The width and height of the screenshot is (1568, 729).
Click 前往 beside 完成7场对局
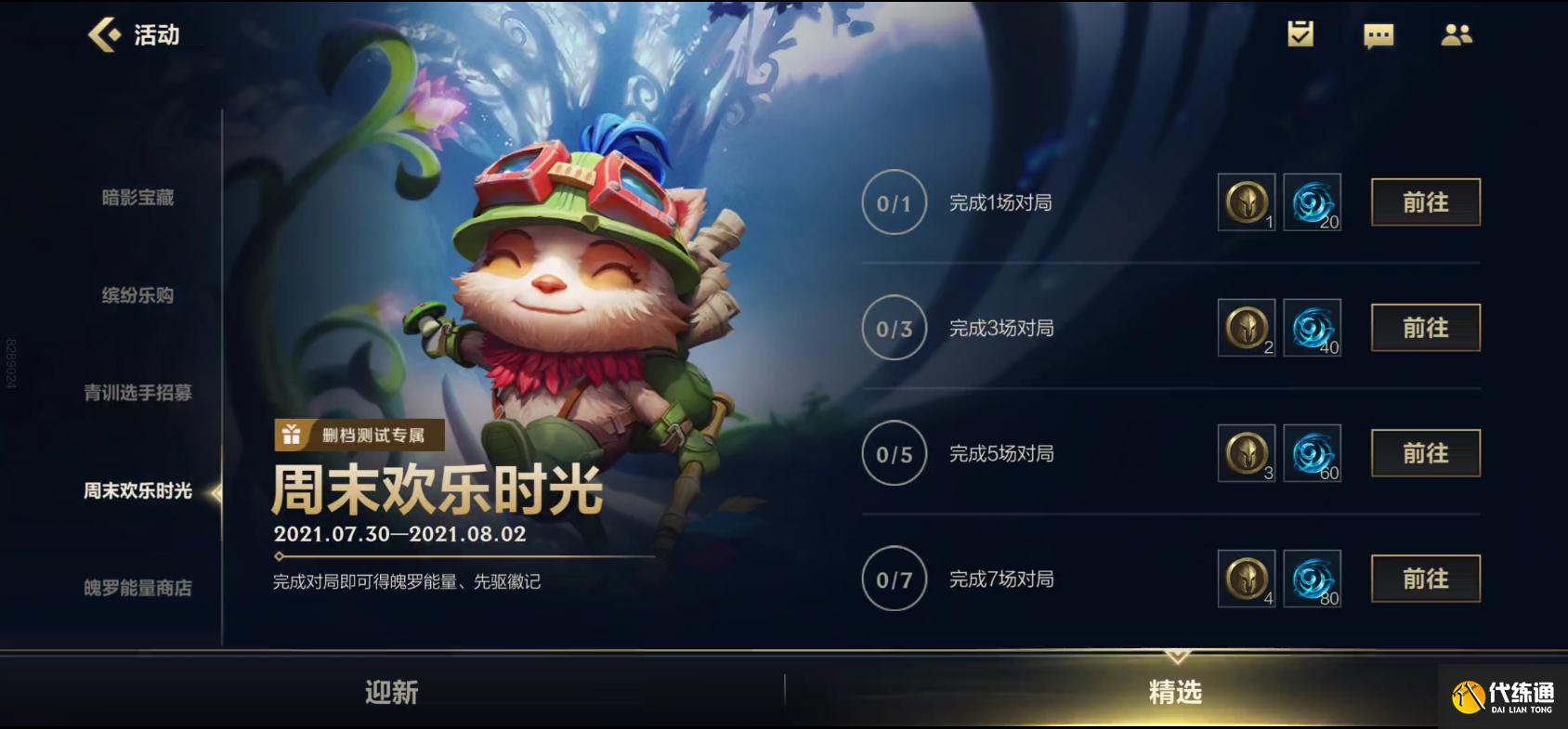(x=1425, y=577)
